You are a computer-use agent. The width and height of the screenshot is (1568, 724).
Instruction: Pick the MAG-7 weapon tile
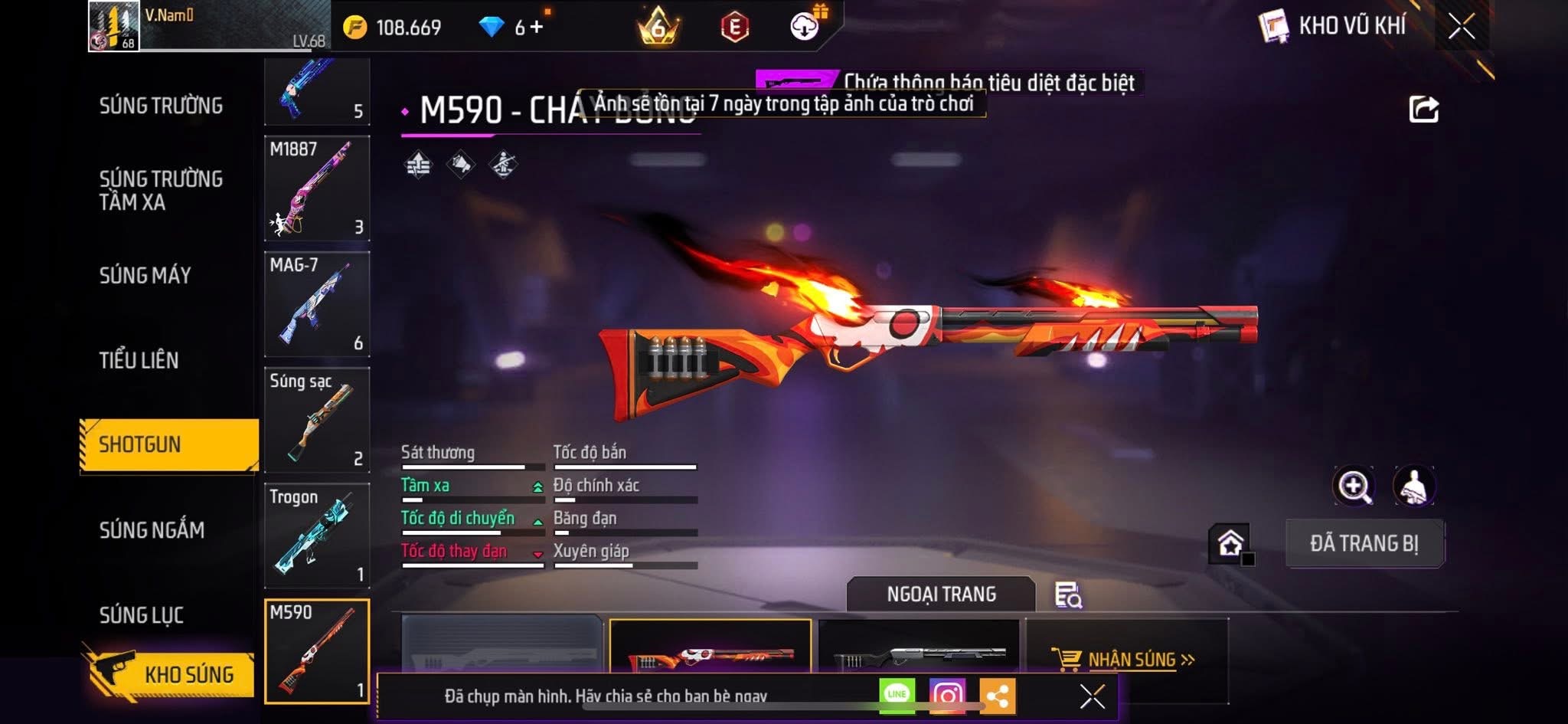[317, 304]
